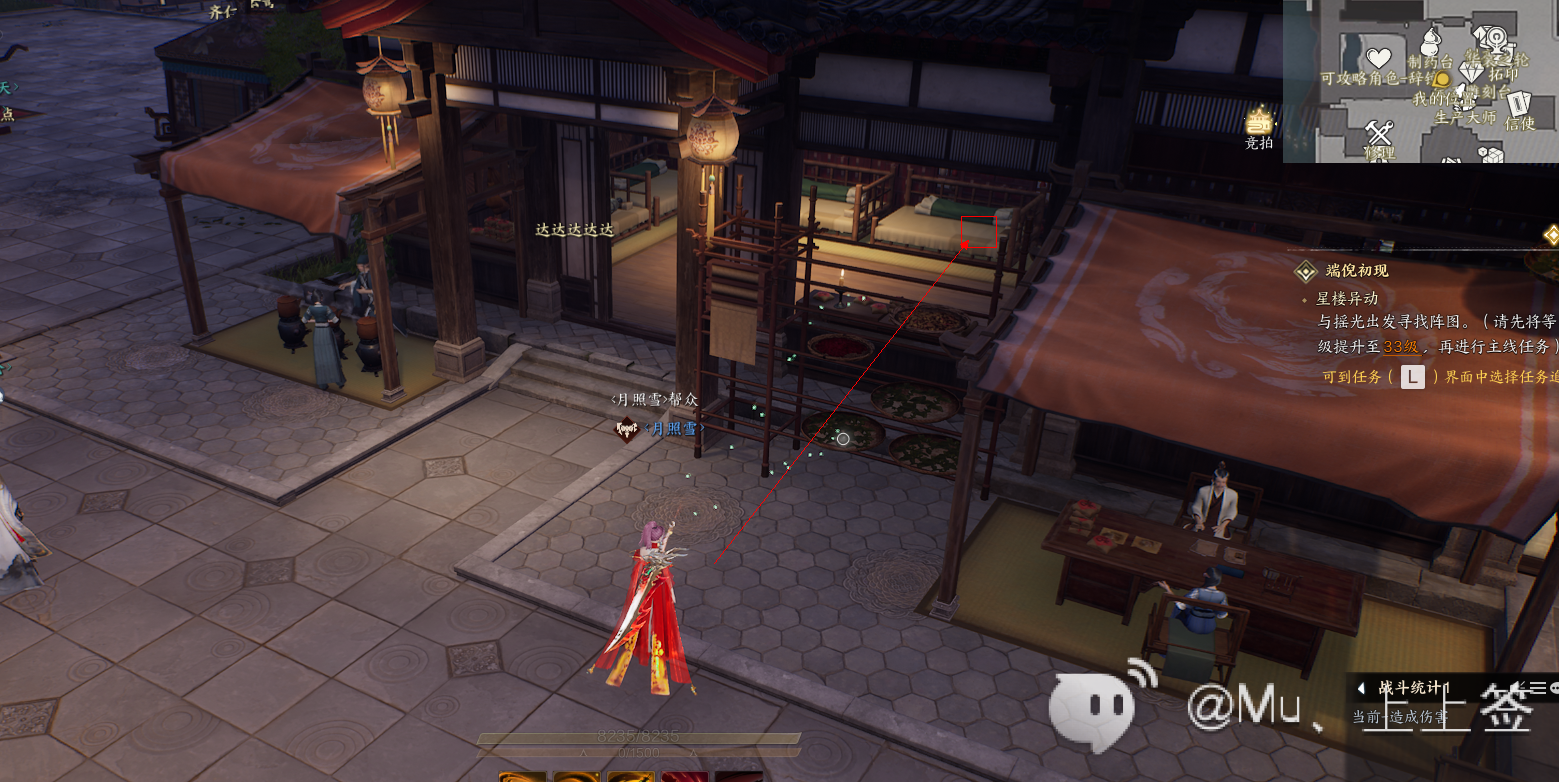1559x782 pixels.
Task: Select the 信使 messenger marker on minimap
Action: coord(1519,104)
